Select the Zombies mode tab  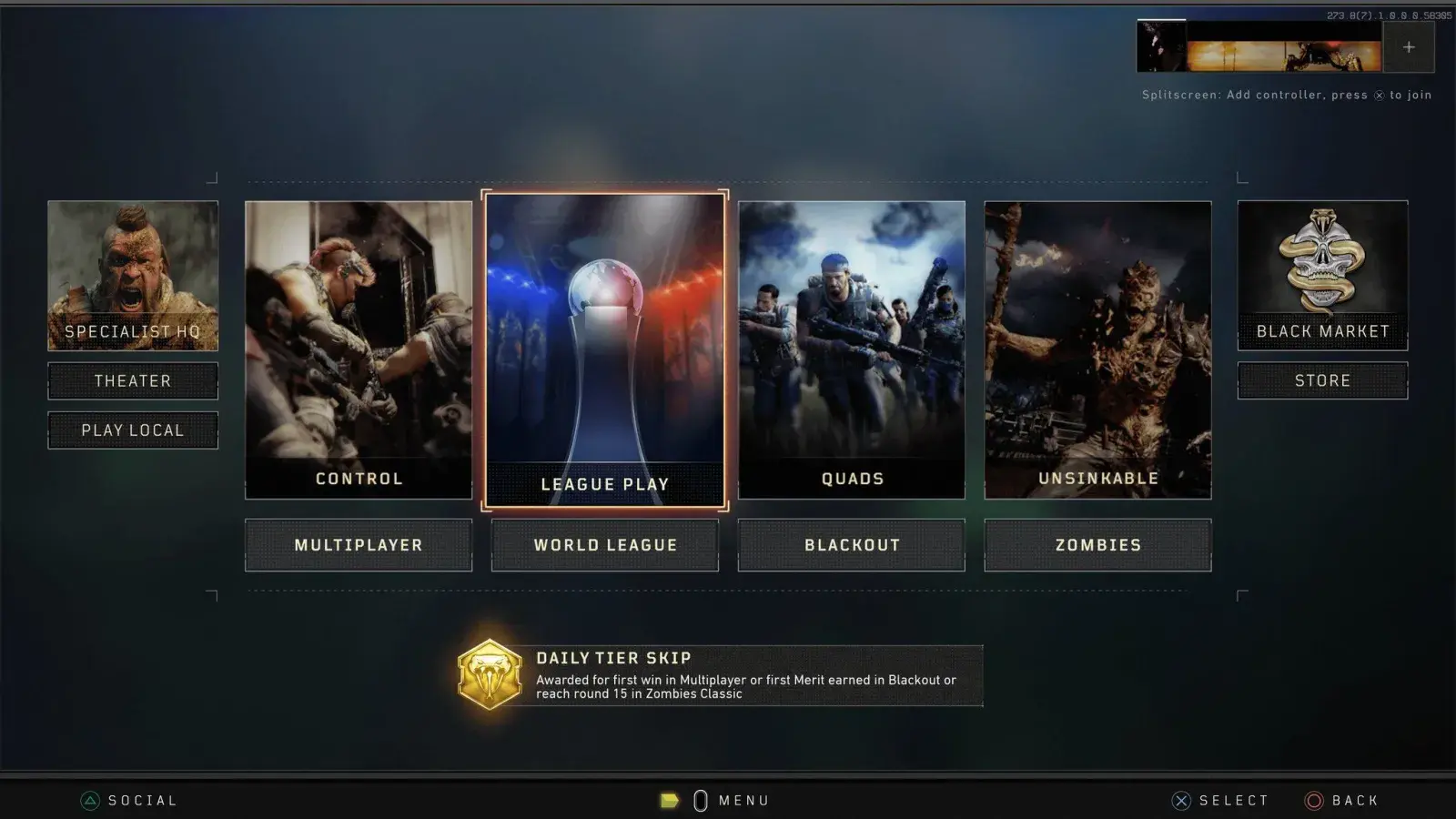click(1097, 544)
